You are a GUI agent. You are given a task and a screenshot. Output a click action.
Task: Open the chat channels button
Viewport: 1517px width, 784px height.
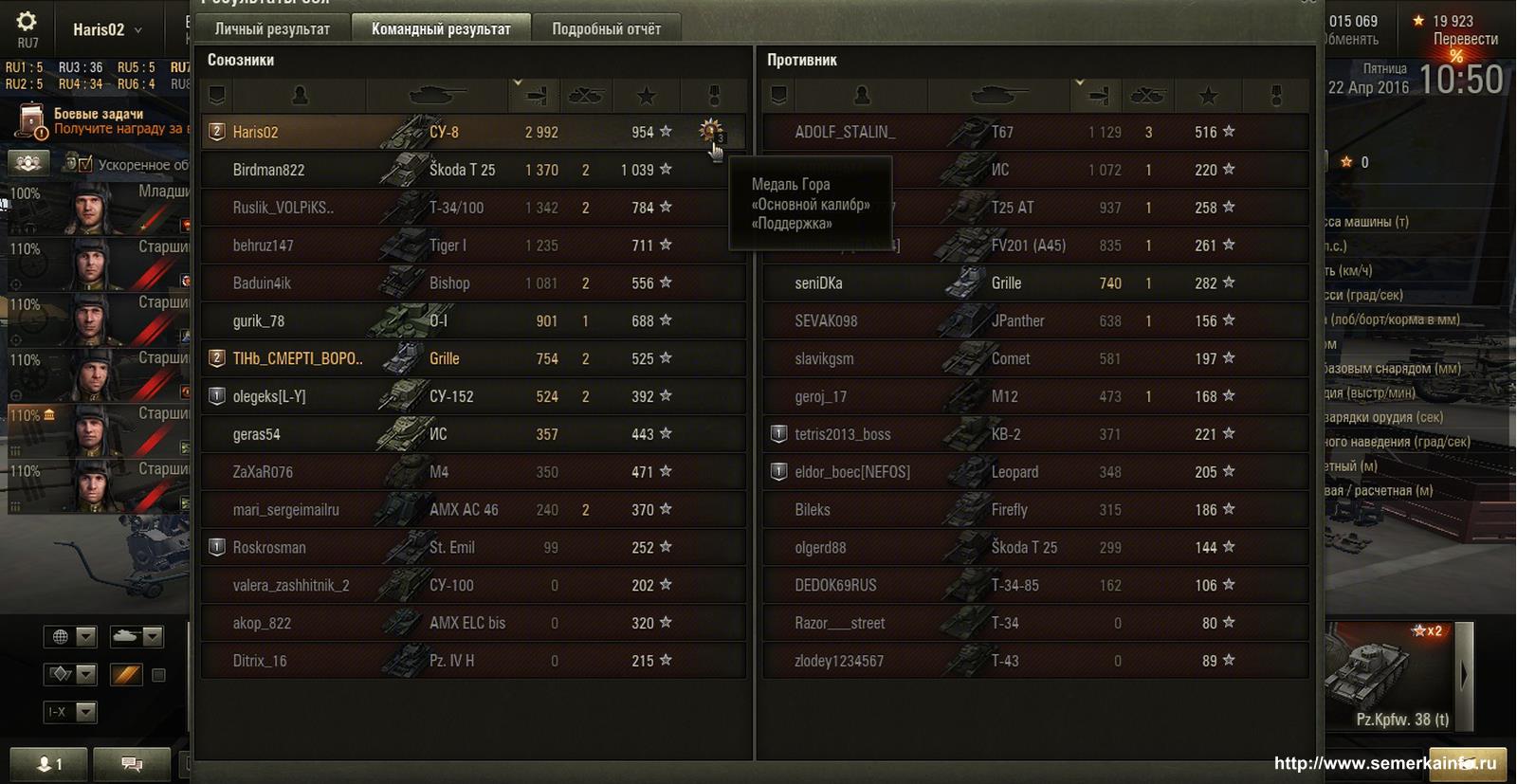pyautogui.click(x=132, y=763)
